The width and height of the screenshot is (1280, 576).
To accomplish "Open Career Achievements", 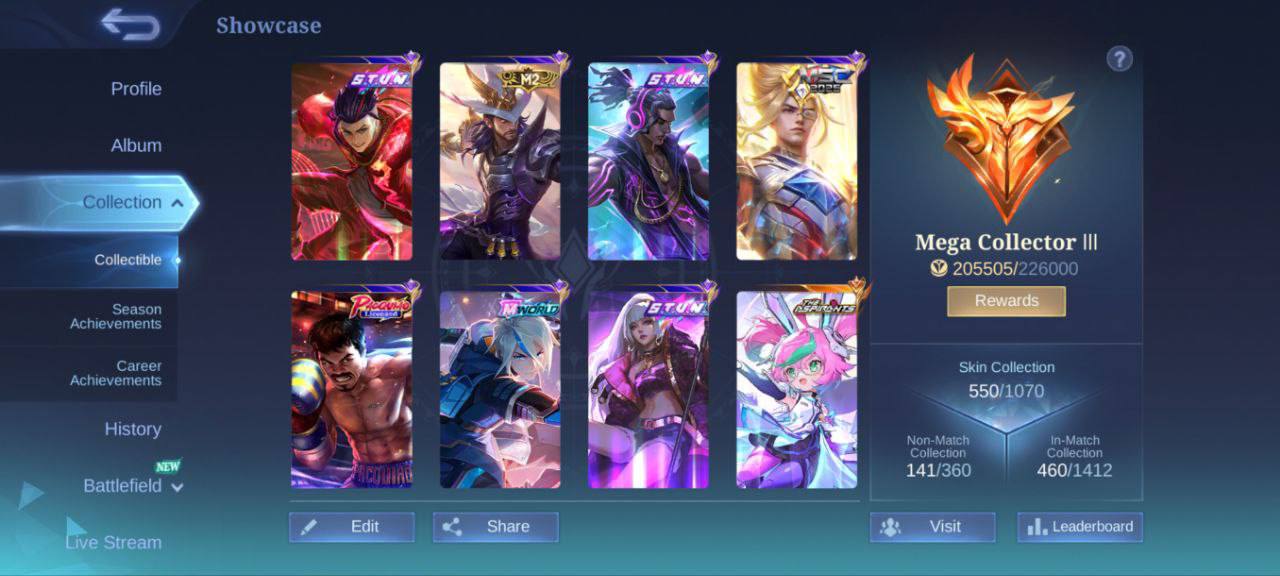I will (x=115, y=373).
